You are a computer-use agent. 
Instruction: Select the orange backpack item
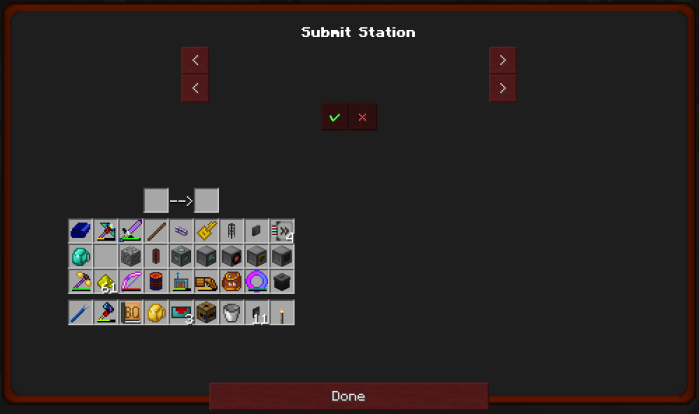(231, 281)
